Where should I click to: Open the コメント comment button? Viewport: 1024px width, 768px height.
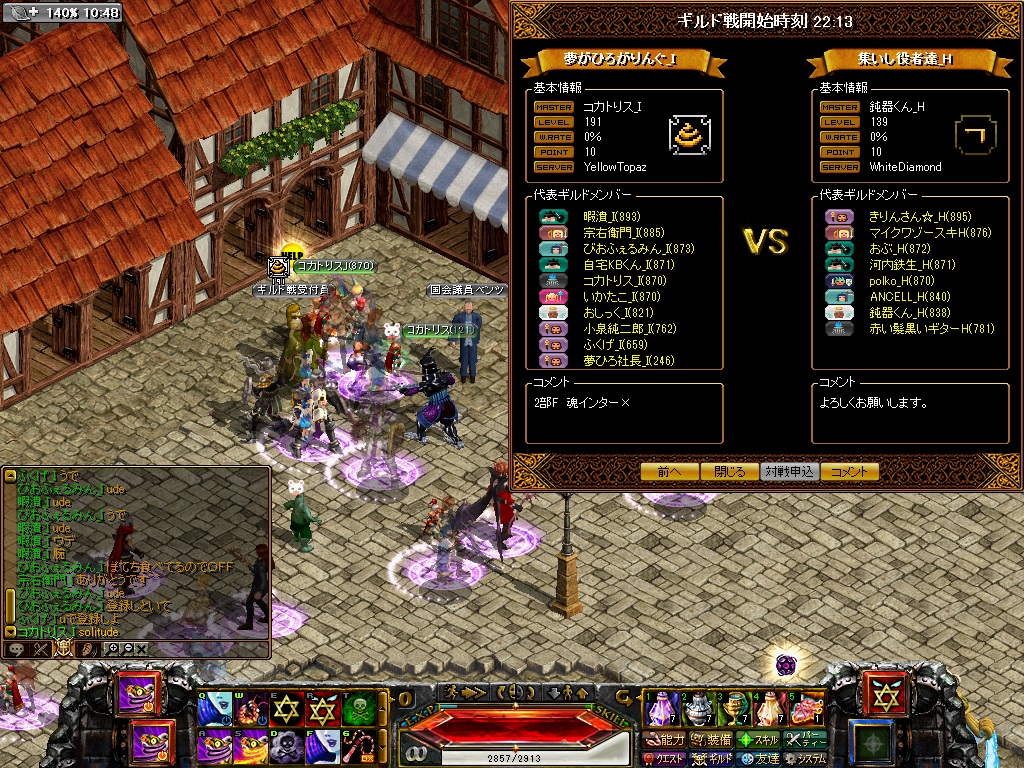849,472
